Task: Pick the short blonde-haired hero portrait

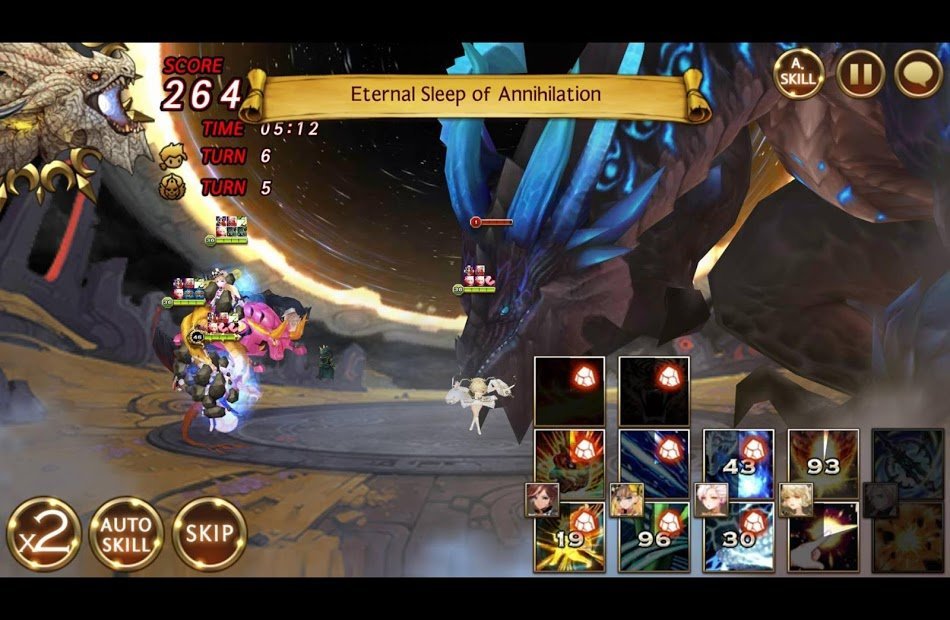Action: coord(796,499)
